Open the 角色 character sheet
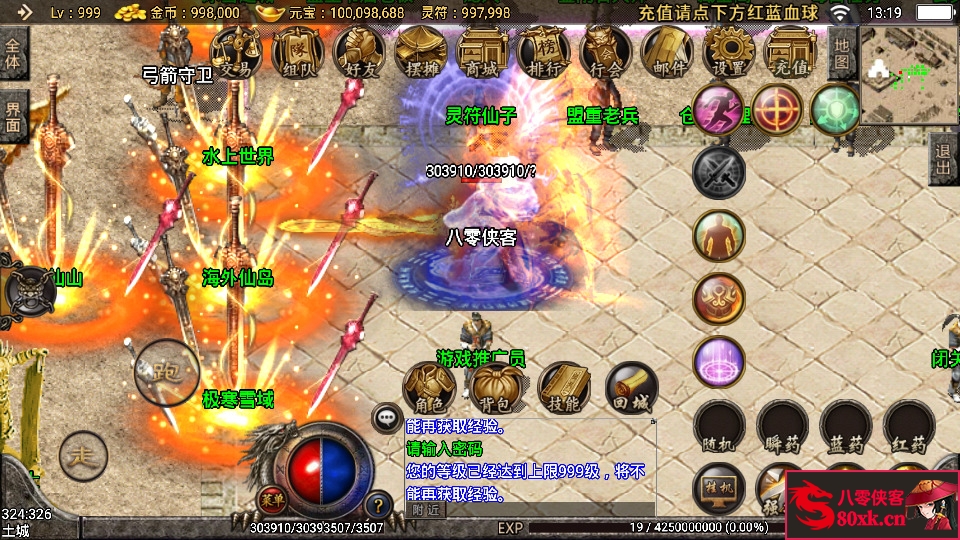Viewport: 960px width, 540px height. 429,388
